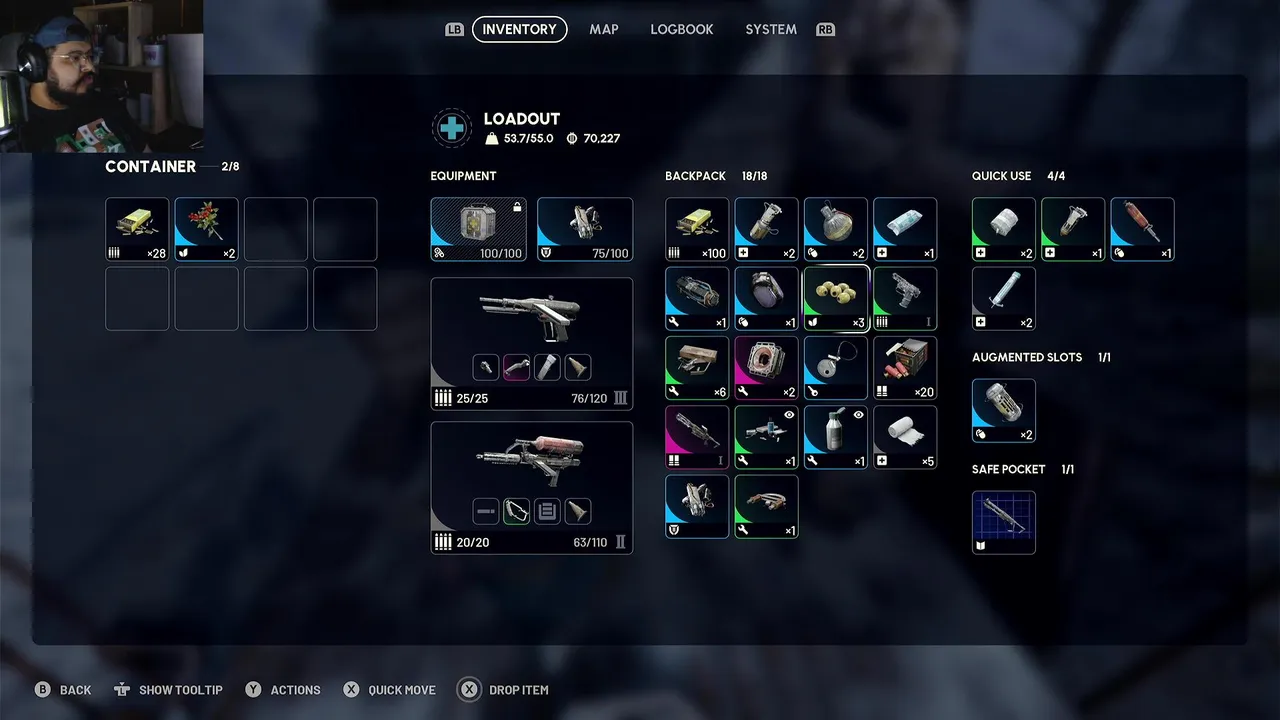Take the x28 ammo stack from container
Viewport: 1280px width, 720px height.
pos(137,229)
